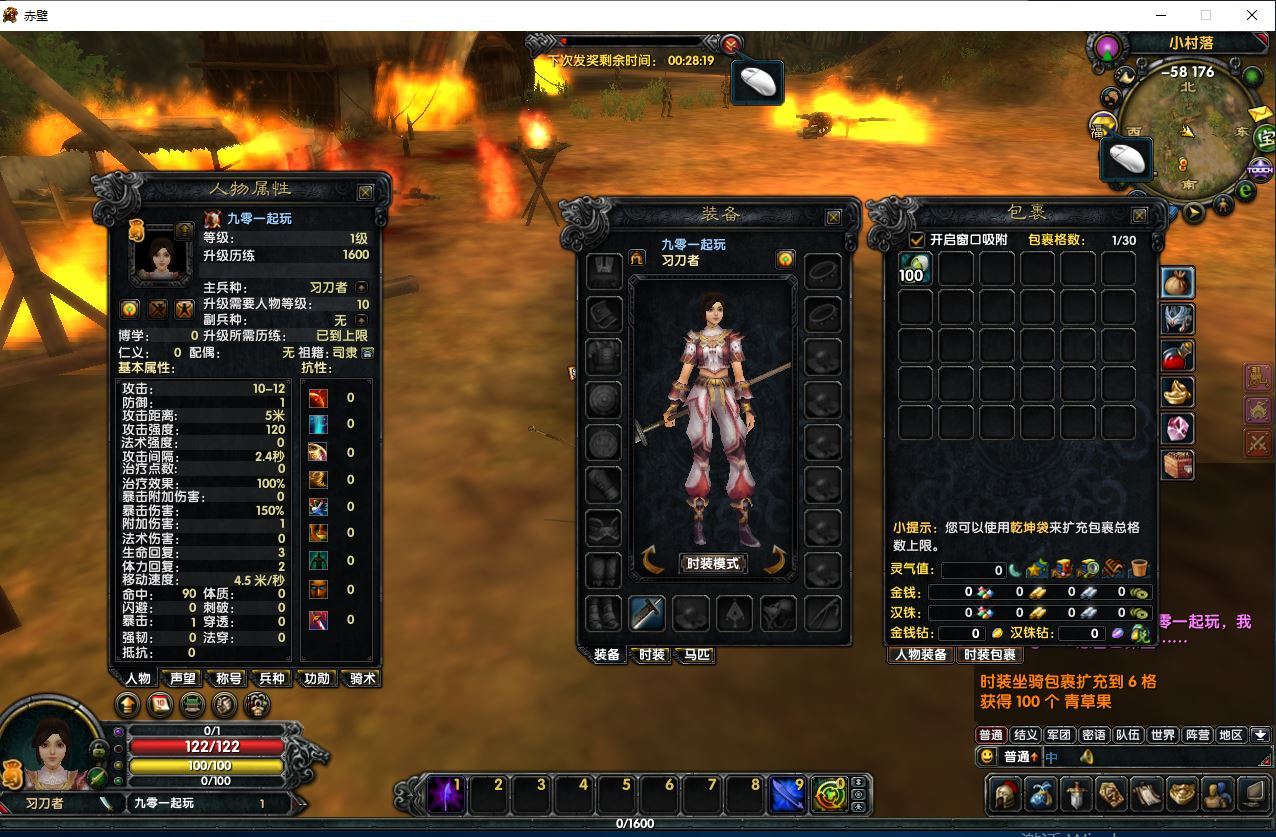Screen dimensions: 1276x837
Task: Show the 功勋 tab
Action: click(x=317, y=678)
